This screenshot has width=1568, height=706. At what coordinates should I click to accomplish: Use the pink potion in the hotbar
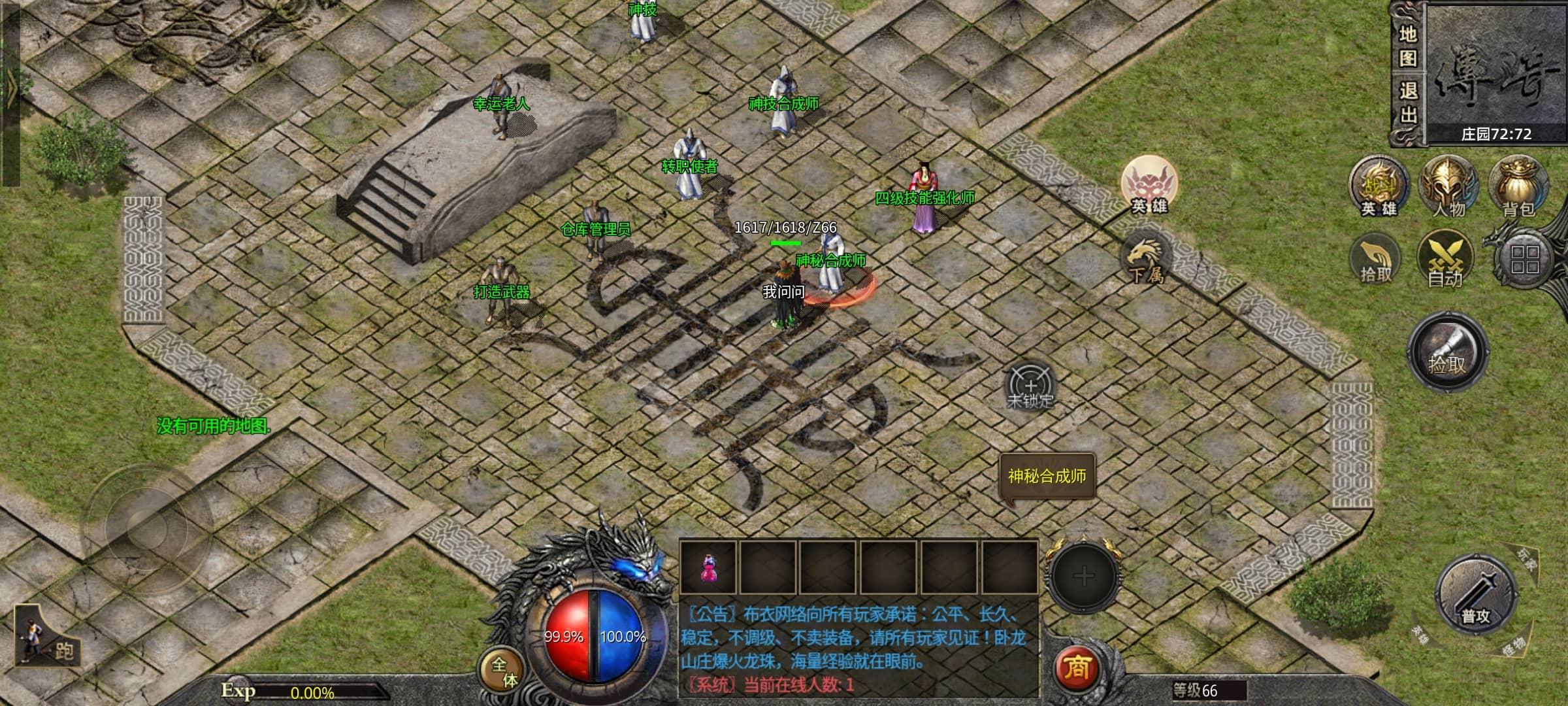click(x=708, y=567)
